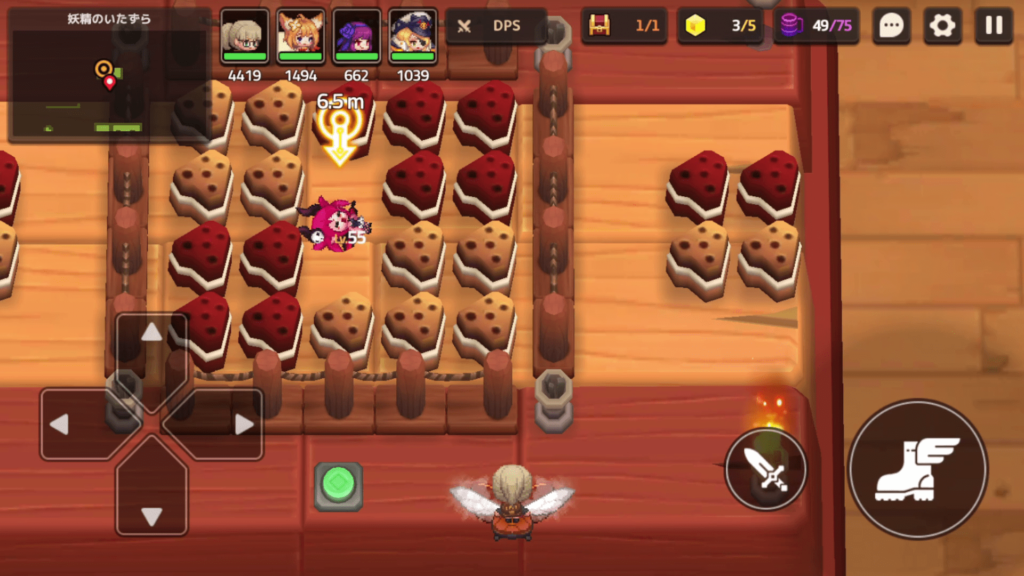Viewport: 1024px width, 576px height.
Task: Switch to the purple-haired hero portrait
Action: [x=356, y=37]
